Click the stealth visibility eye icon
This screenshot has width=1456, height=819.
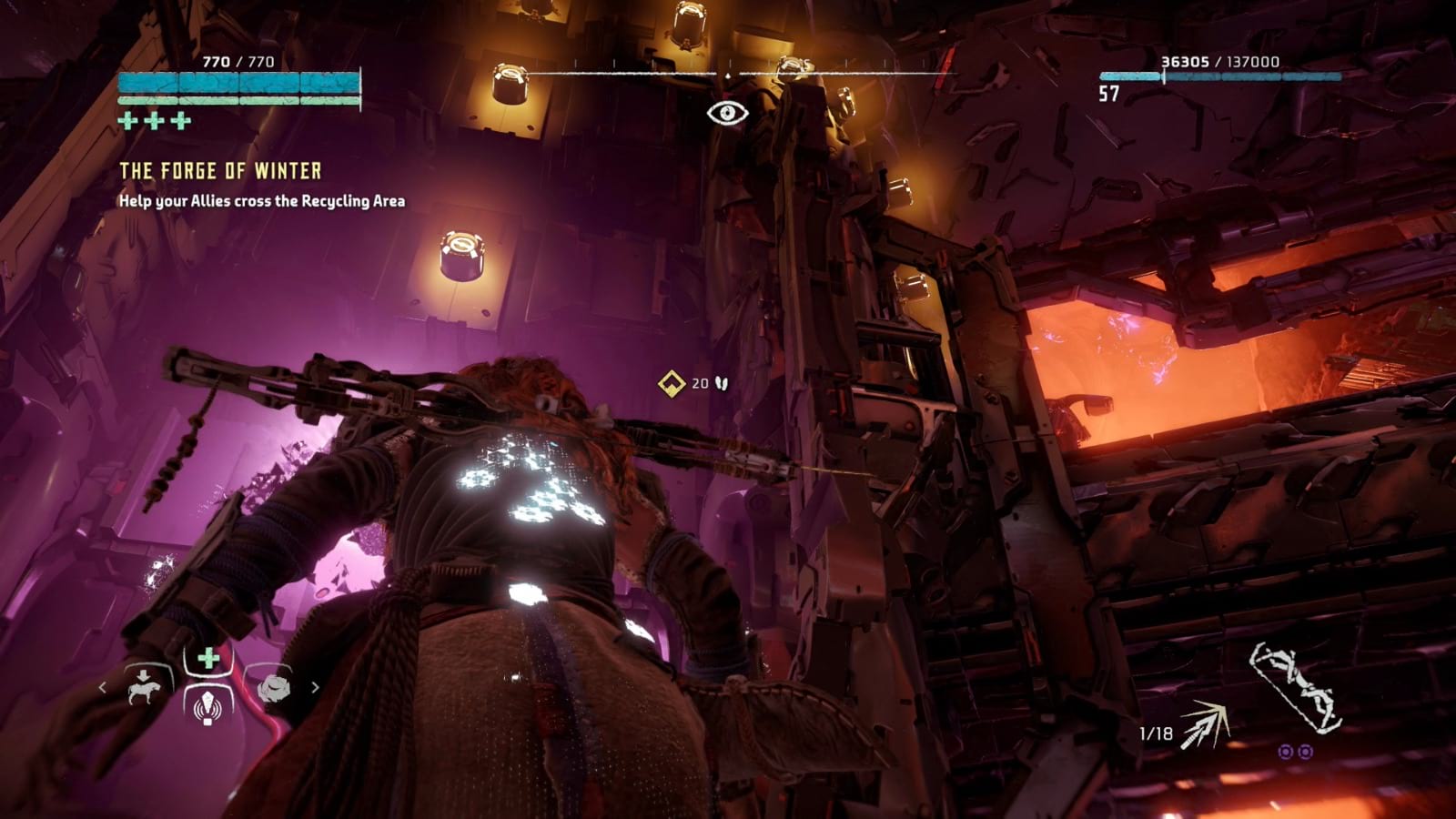pyautogui.click(x=727, y=113)
